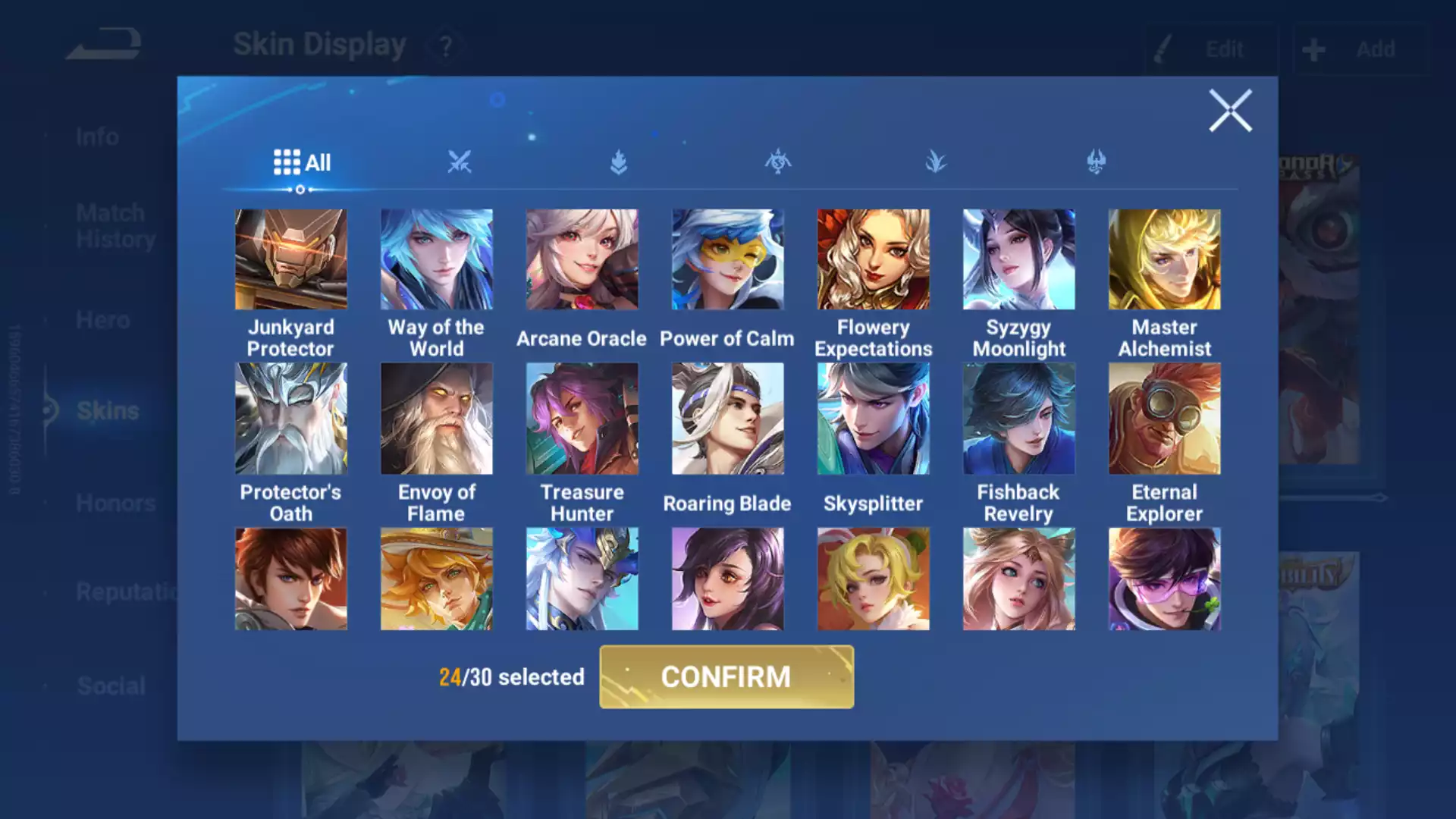Screen dimensions: 1456x819
Task: Select the Junkyard Protector skin
Action: (290, 259)
